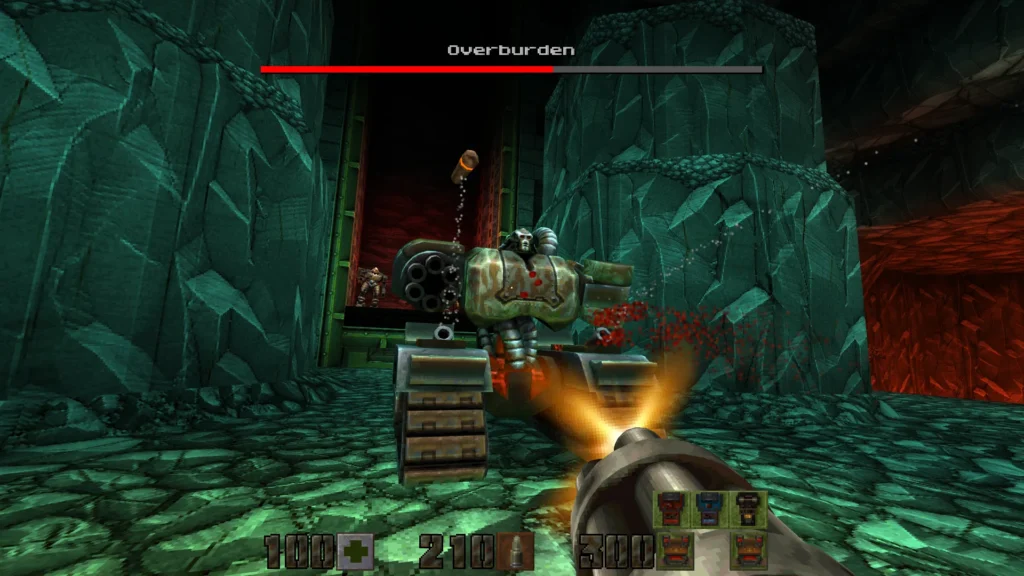Screen dimensions: 1024x576
Task: Choose the blue armor vest icon
Action: [x=710, y=508]
